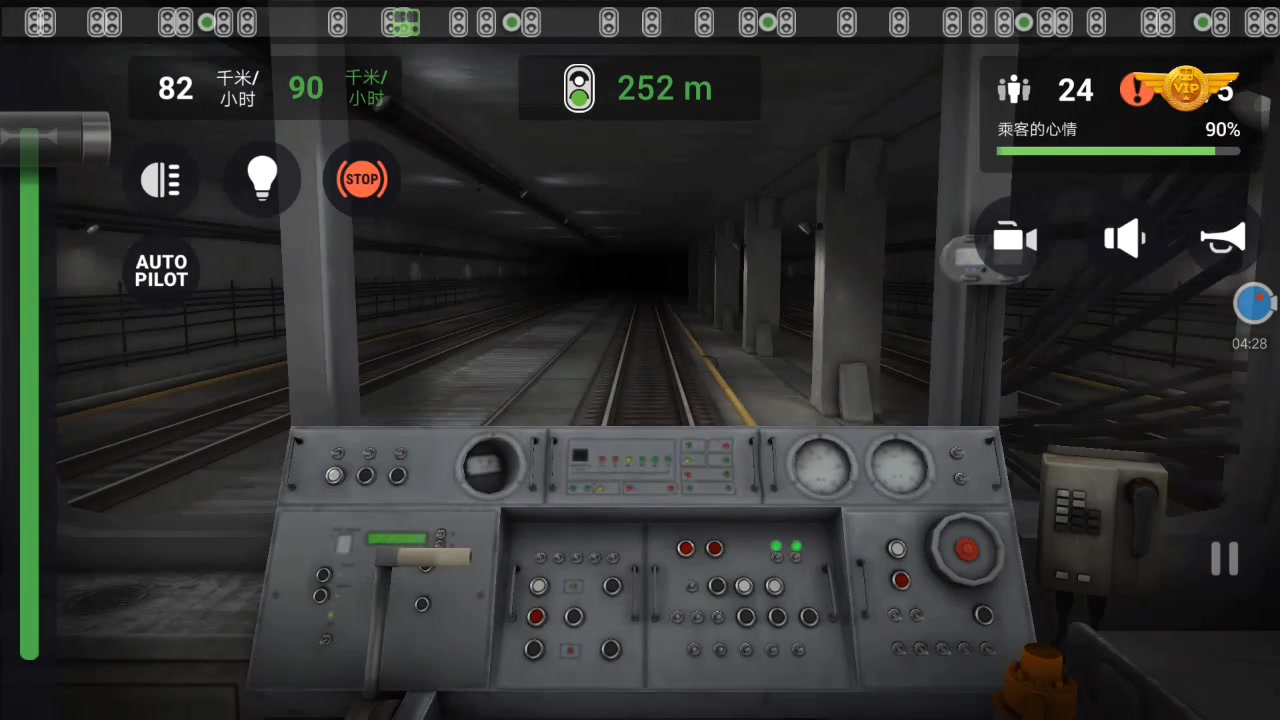Viewport: 1280px width, 720px height.
Task: Click the 04:28 timer clock icon
Action: tap(1254, 303)
